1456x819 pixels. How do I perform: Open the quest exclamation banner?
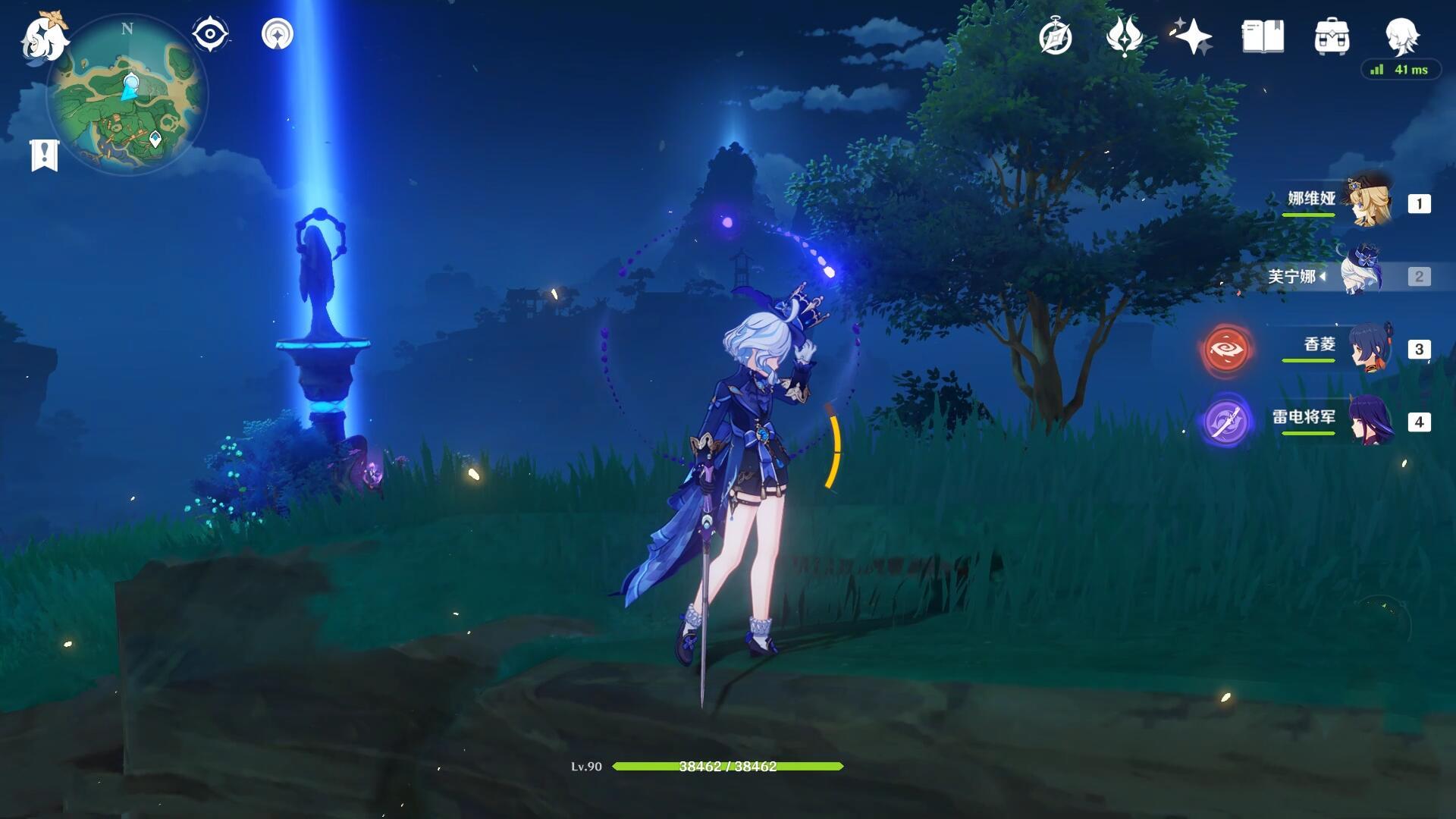(x=44, y=155)
